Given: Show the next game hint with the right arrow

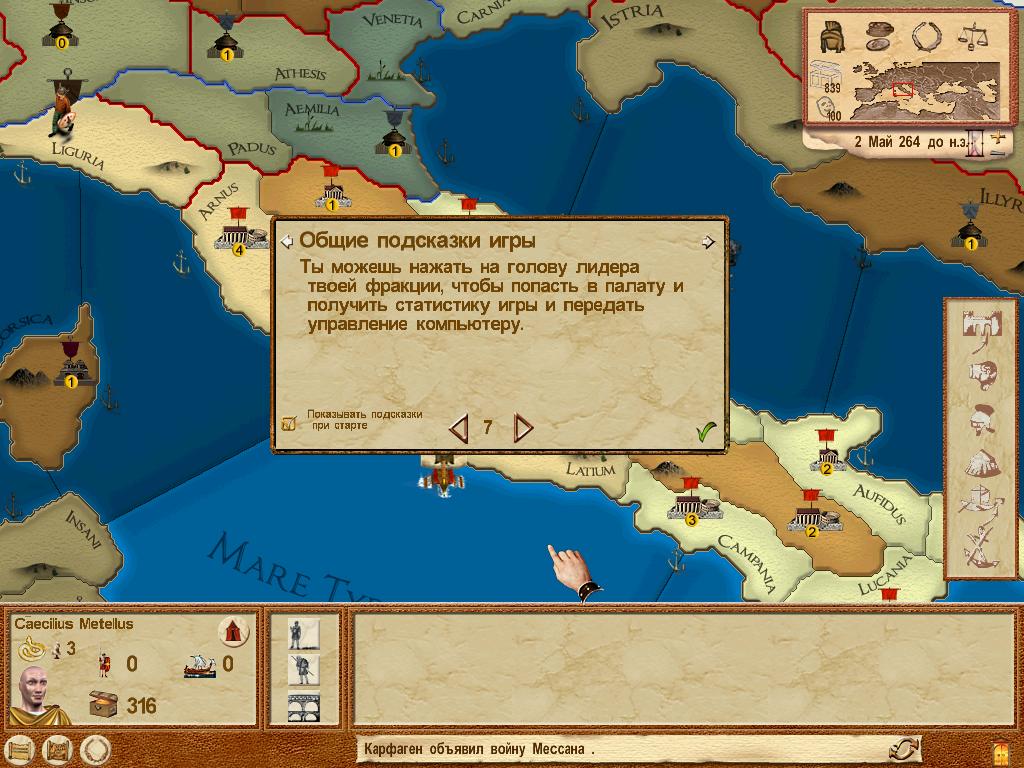Looking at the screenshot, I should (522, 429).
